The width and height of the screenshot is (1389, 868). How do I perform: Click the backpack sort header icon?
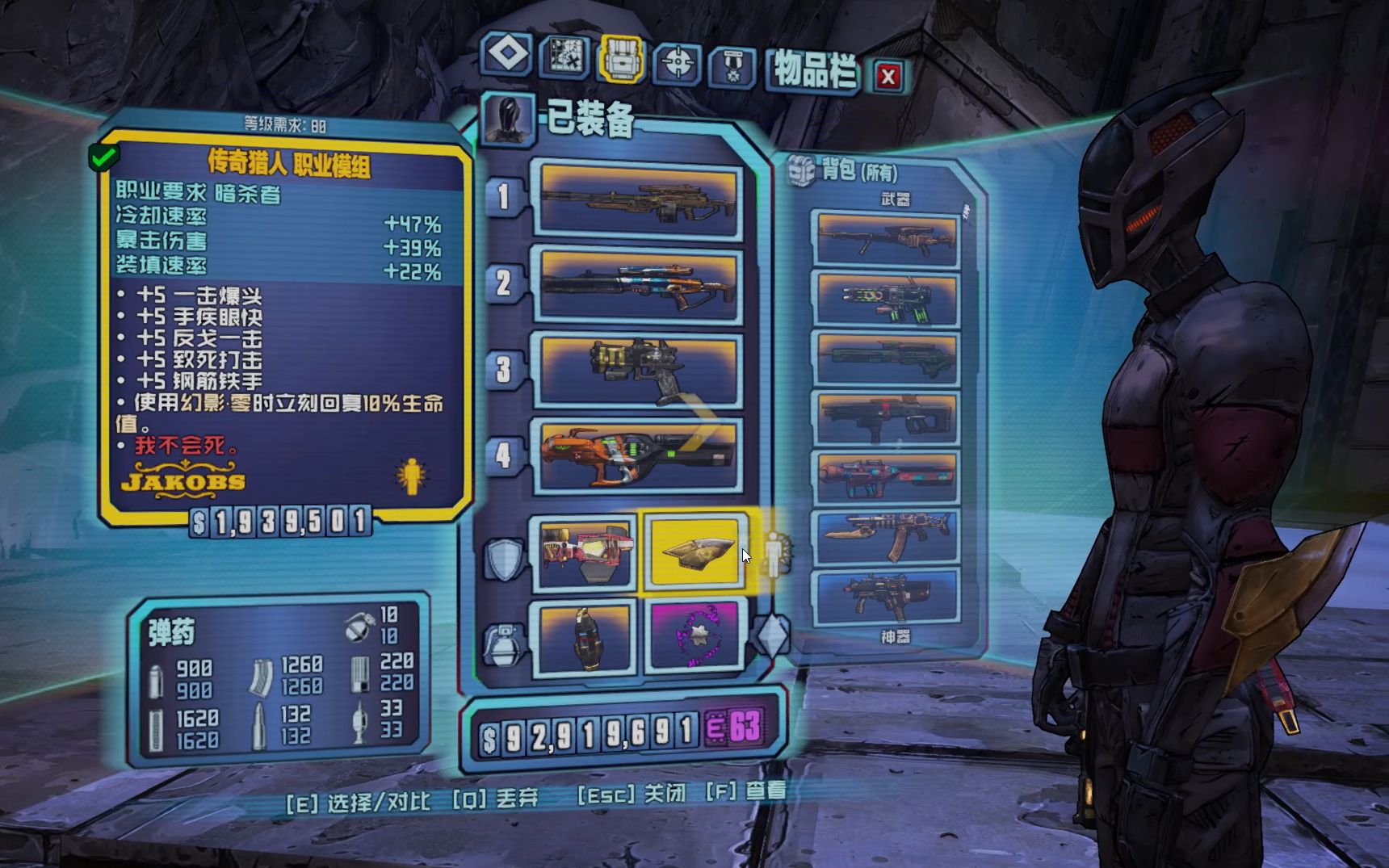pos(801,171)
